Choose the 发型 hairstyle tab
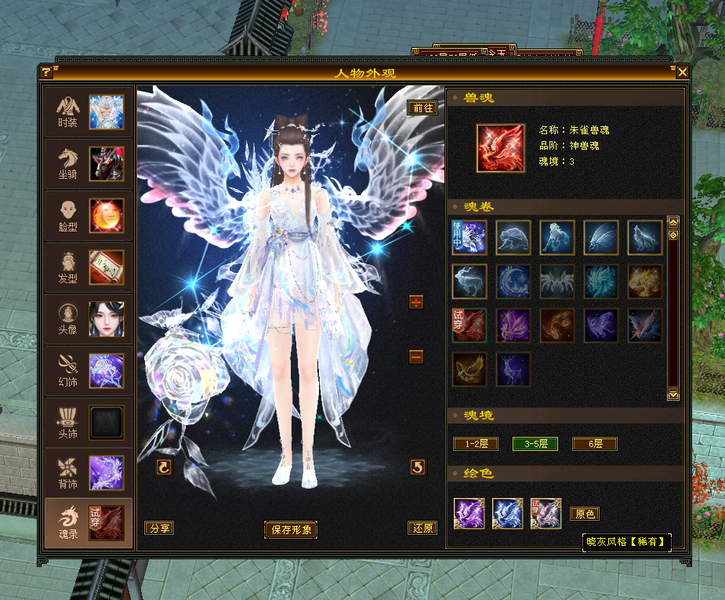 point(88,267)
